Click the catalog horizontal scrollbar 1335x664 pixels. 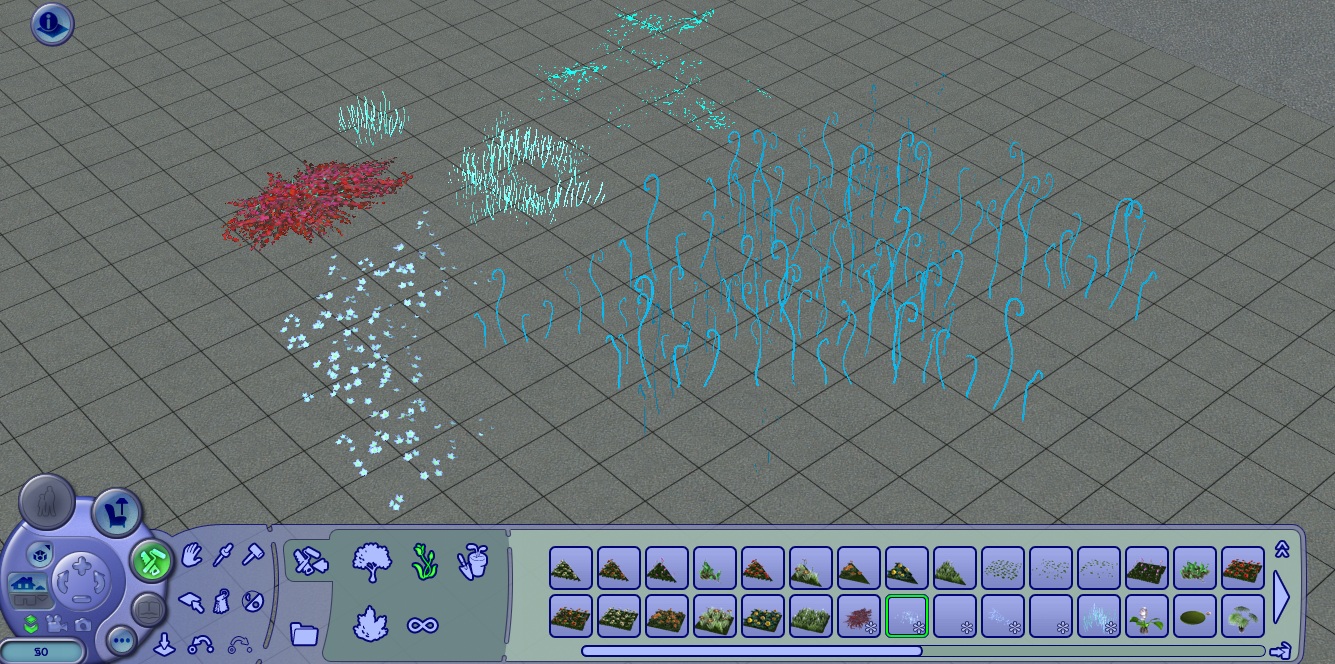point(750,651)
